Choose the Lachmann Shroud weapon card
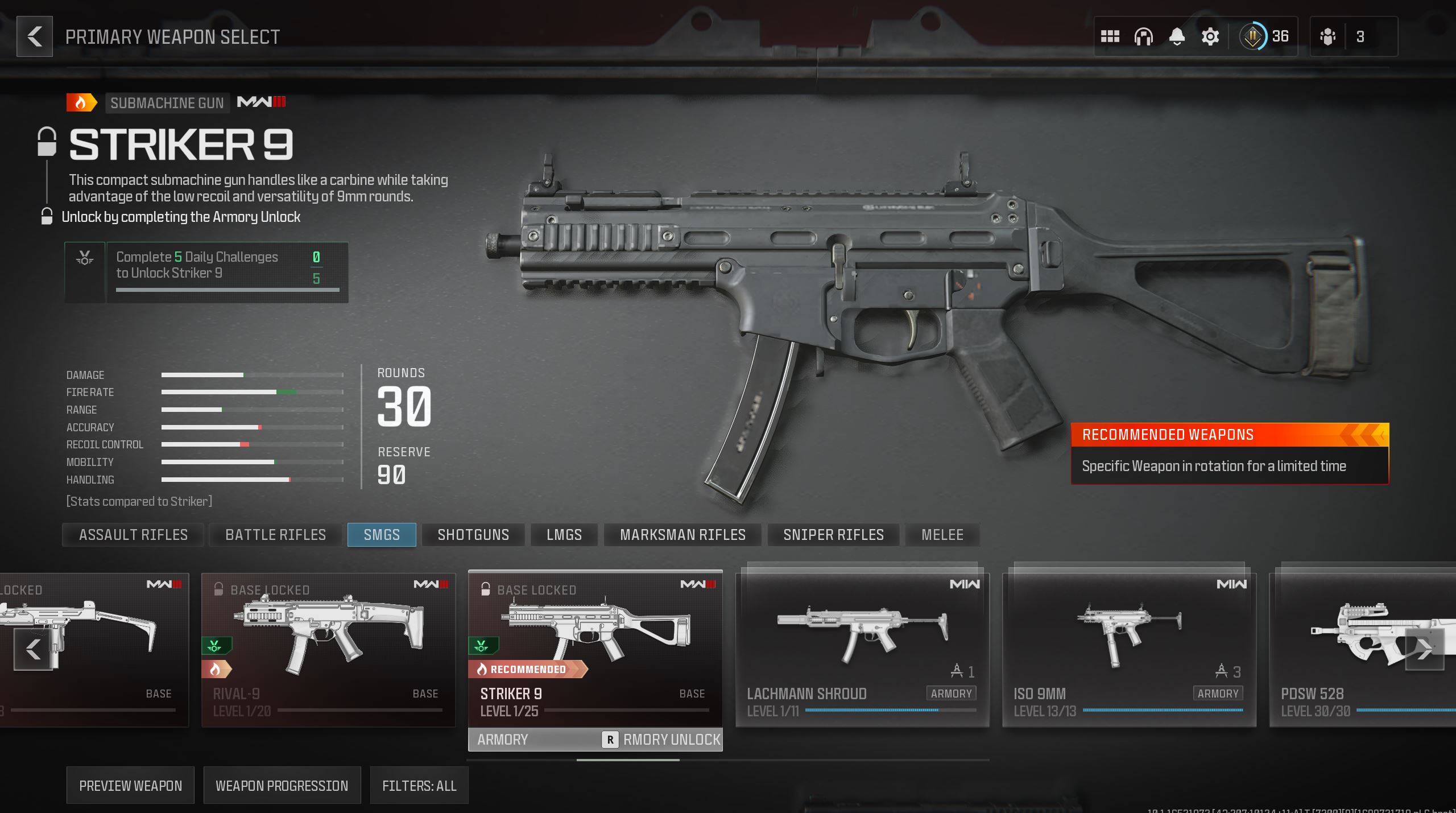The height and width of the screenshot is (813, 1456). pyautogui.click(x=862, y=650)
